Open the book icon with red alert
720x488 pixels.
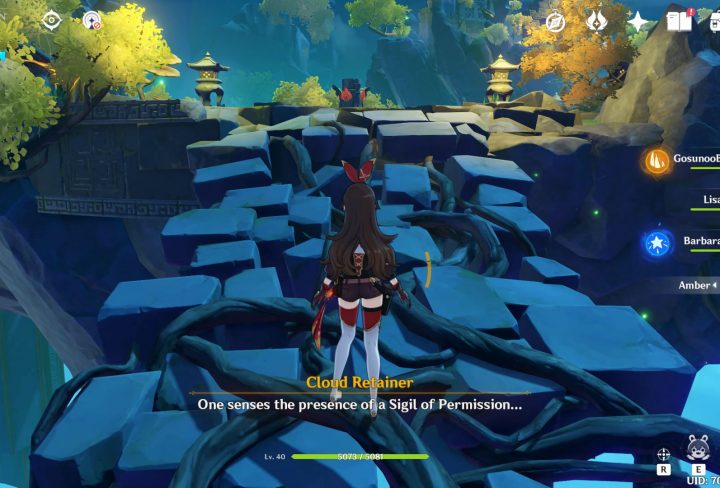pyautogui.click(x=680, y=21)
